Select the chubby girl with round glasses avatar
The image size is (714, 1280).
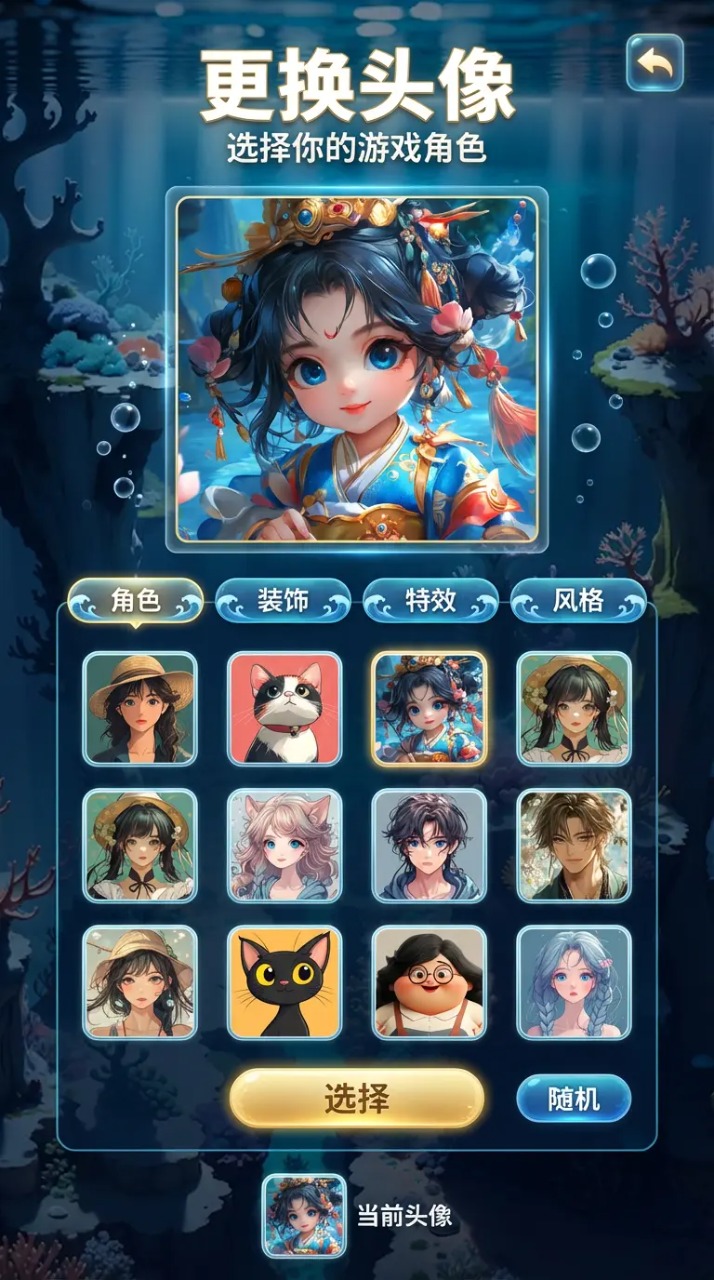click(x=430, y=982)
